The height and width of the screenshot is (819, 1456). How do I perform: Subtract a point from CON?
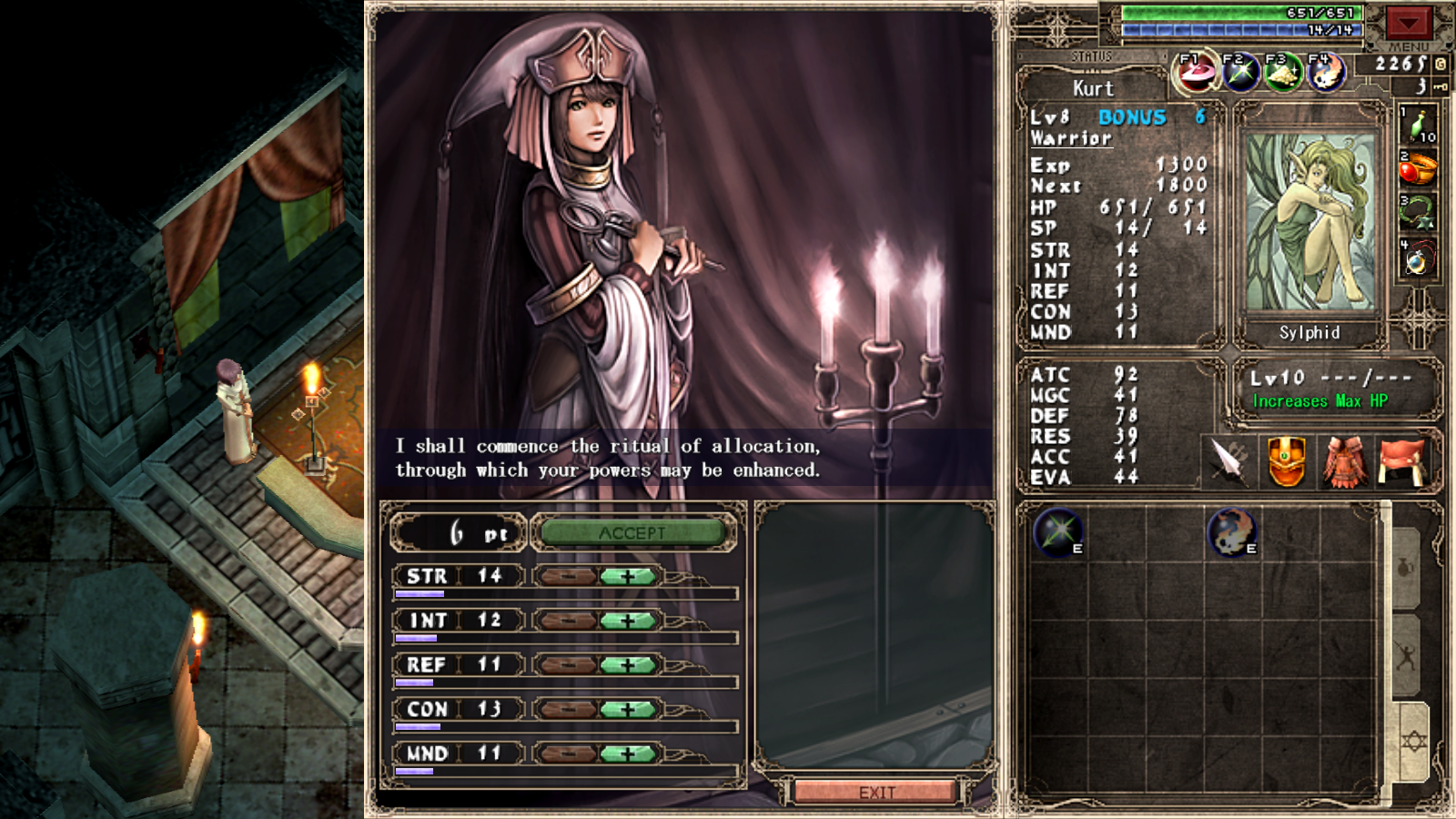(568, 709)
